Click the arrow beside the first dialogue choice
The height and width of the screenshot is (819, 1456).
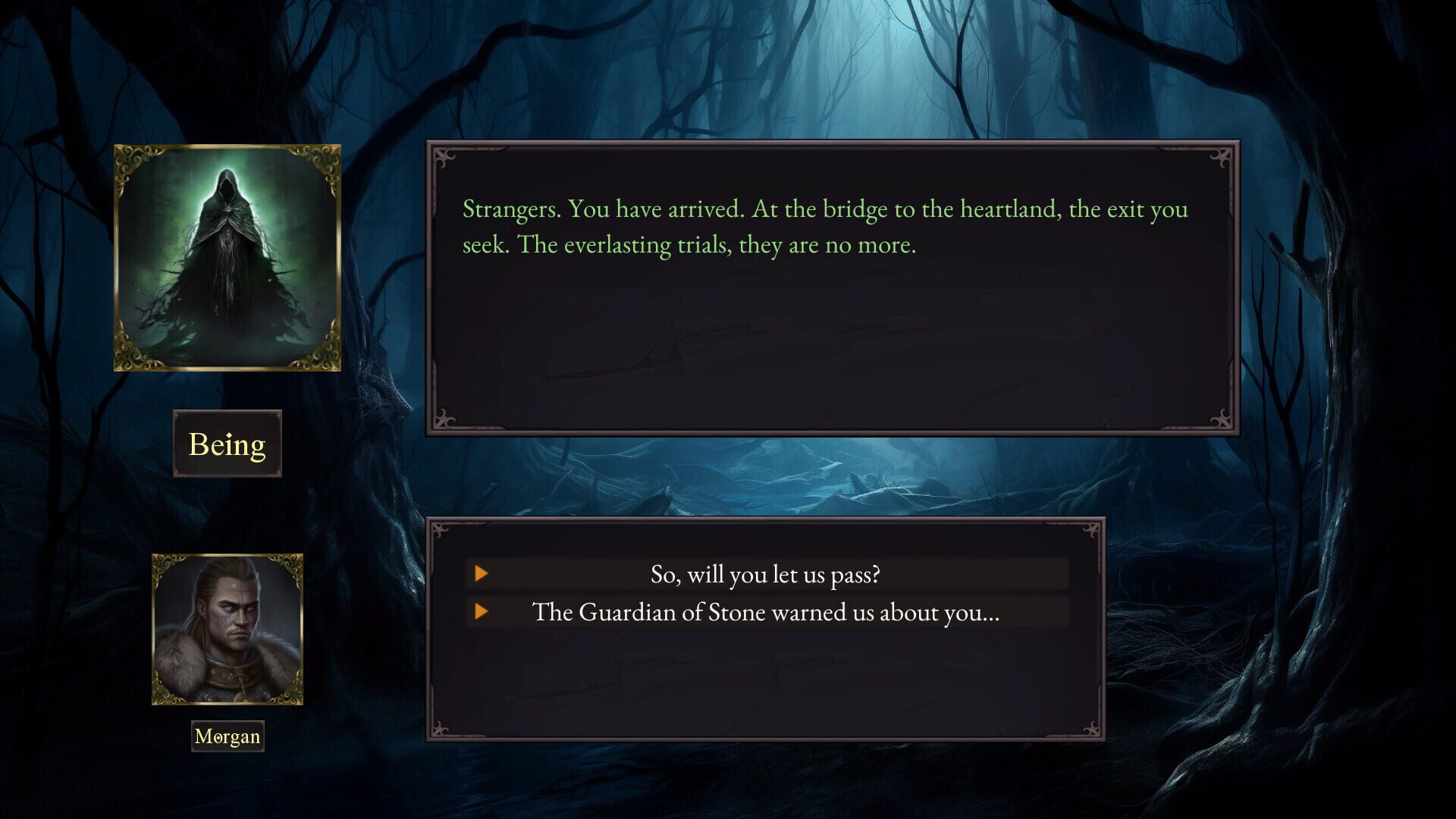pos(482,574)
